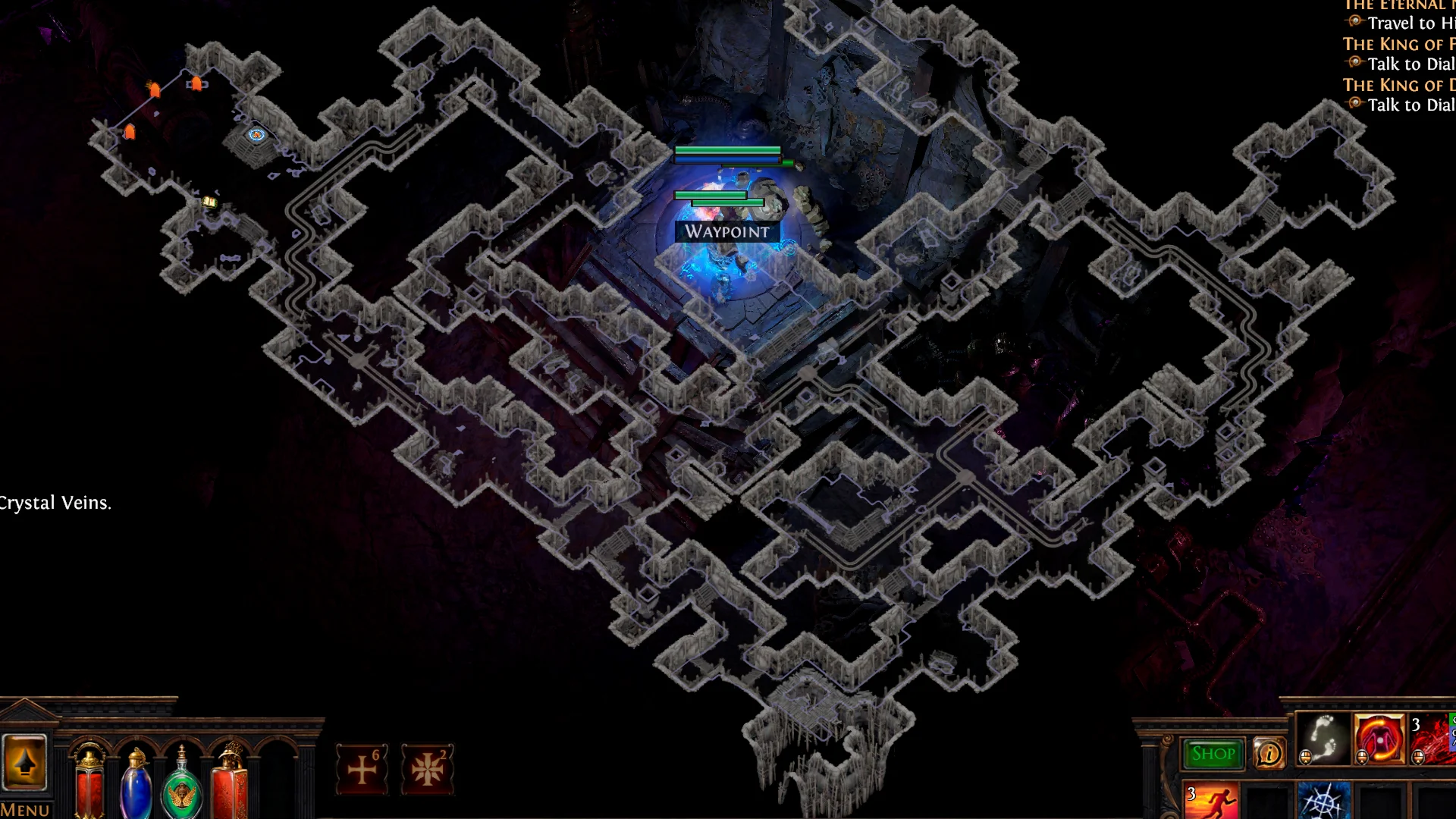Cast the blue frost nova skill

click(x=1325, y=800)
